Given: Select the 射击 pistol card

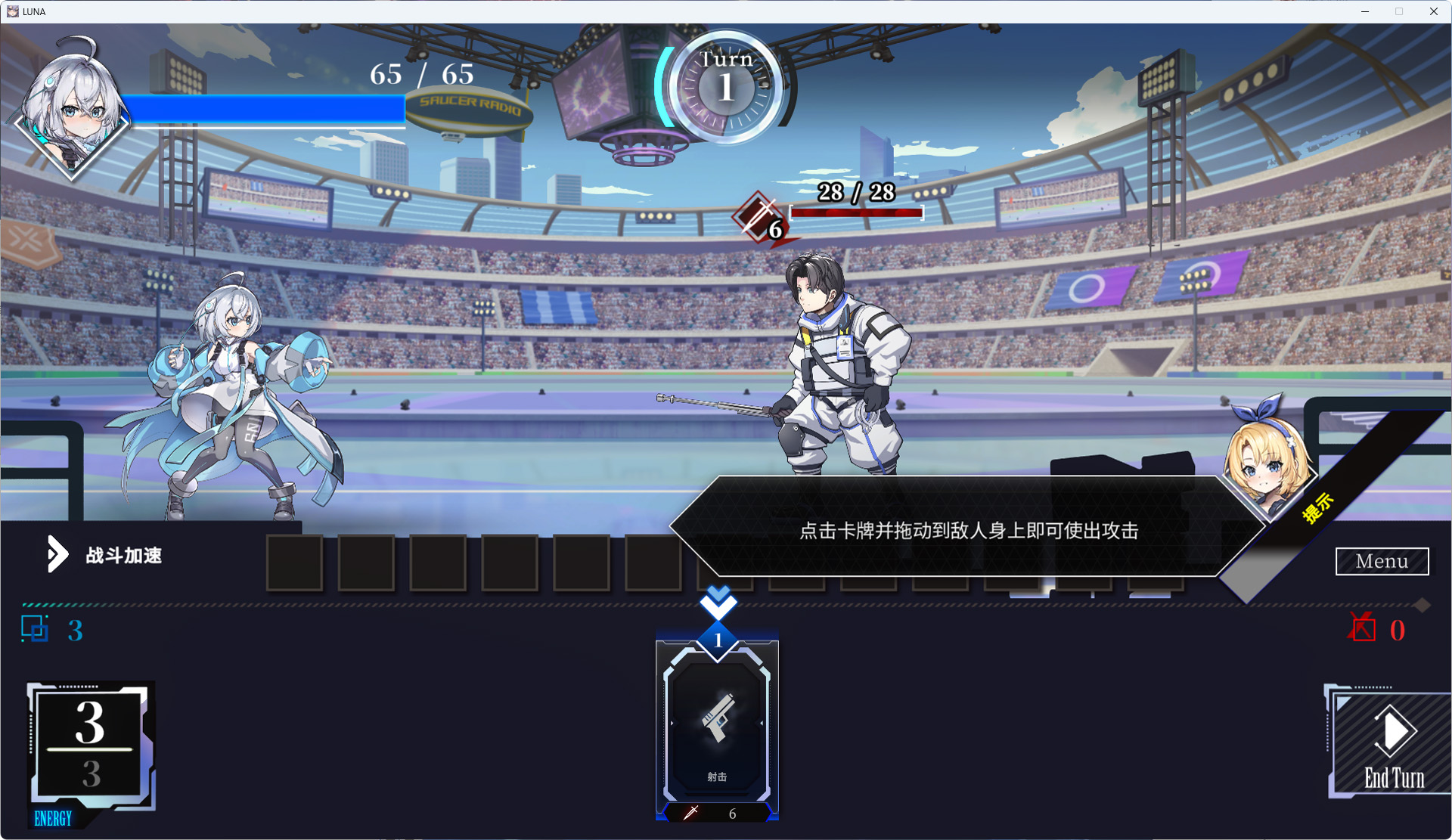Looking at the screenshot, I should 717,726.
